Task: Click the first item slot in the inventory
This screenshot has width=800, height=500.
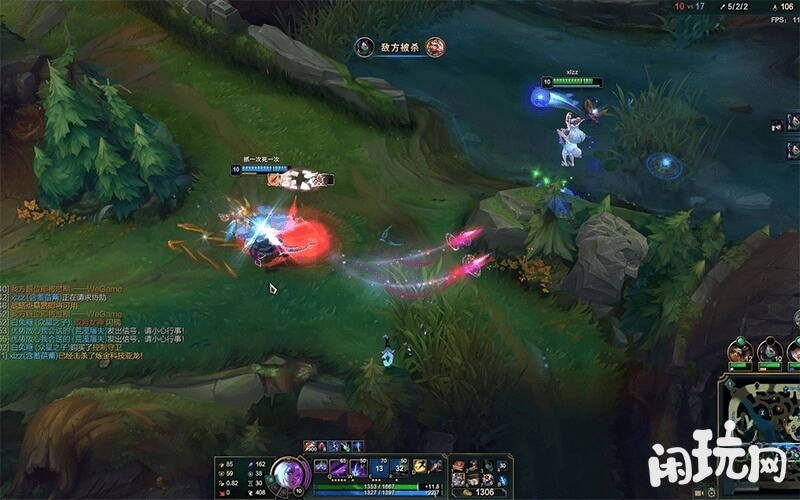Action: point(458,466)
